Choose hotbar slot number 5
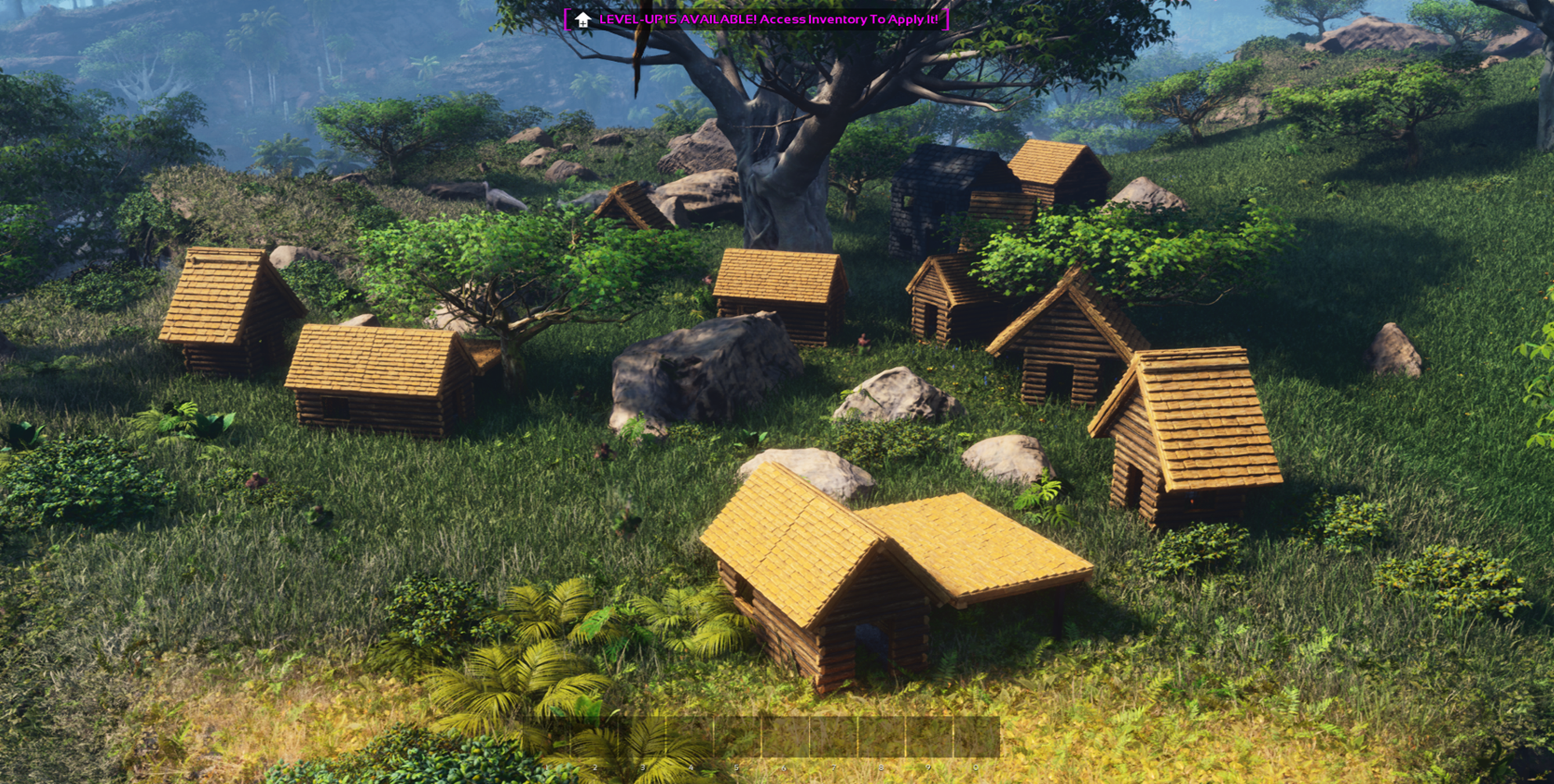The height and width of the screenshot is (784, 1554). tap(737, 738)
